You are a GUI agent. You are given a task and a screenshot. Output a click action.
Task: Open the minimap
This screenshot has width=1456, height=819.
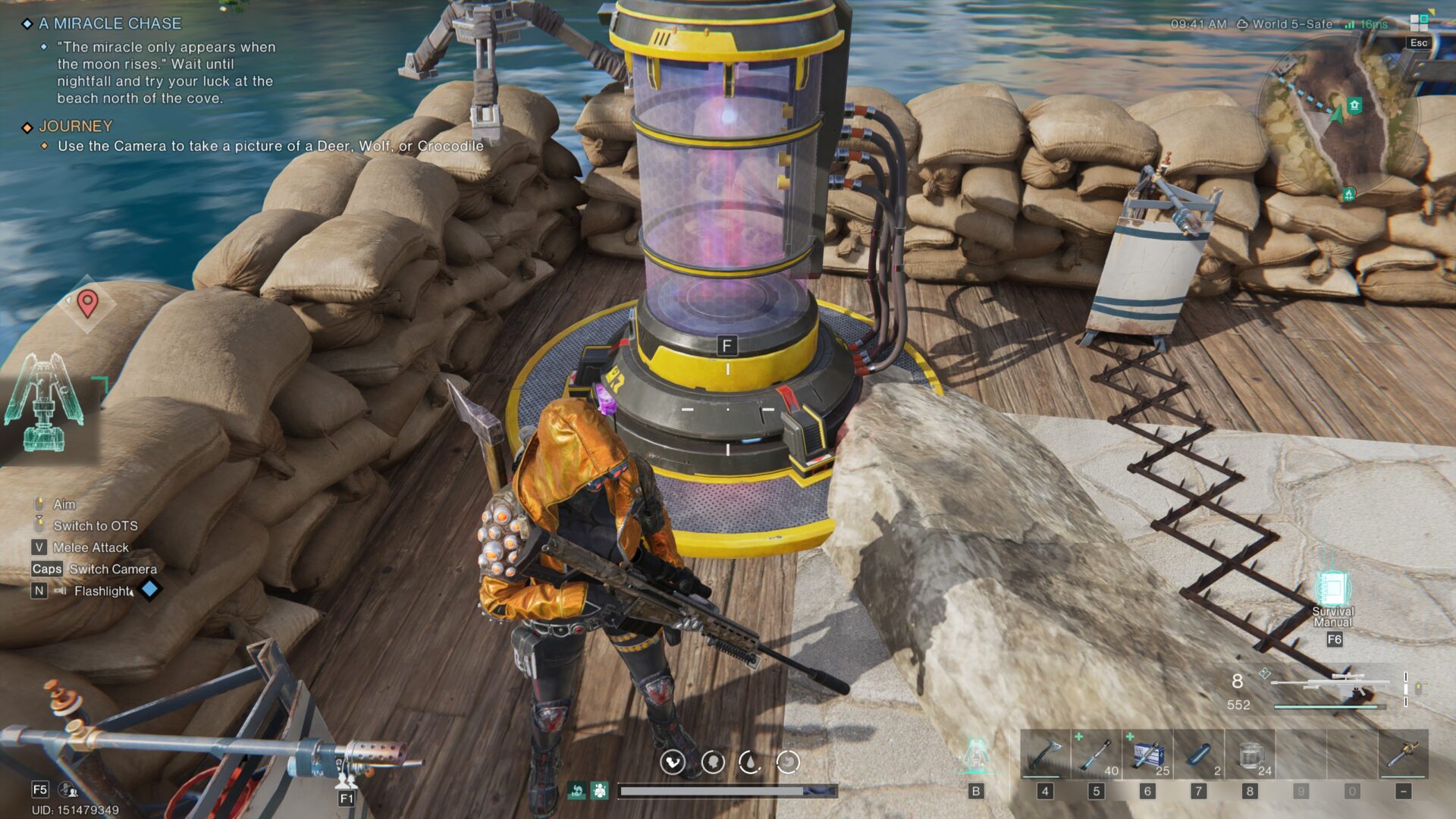pos(1338,114)
